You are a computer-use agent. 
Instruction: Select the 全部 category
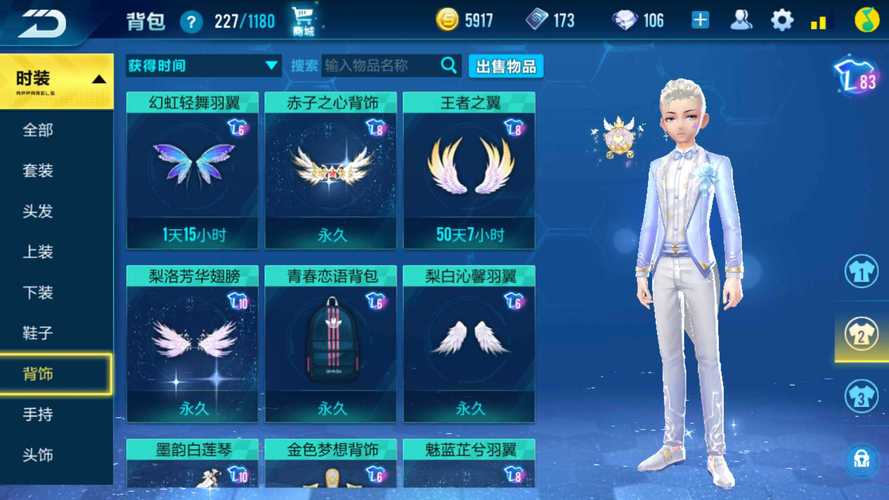[x=38, y=130]
